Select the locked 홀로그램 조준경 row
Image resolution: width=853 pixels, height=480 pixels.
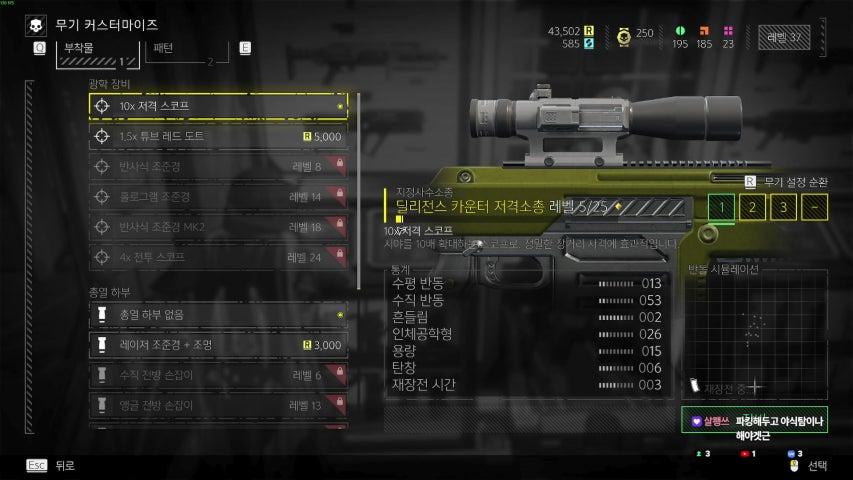218,197
